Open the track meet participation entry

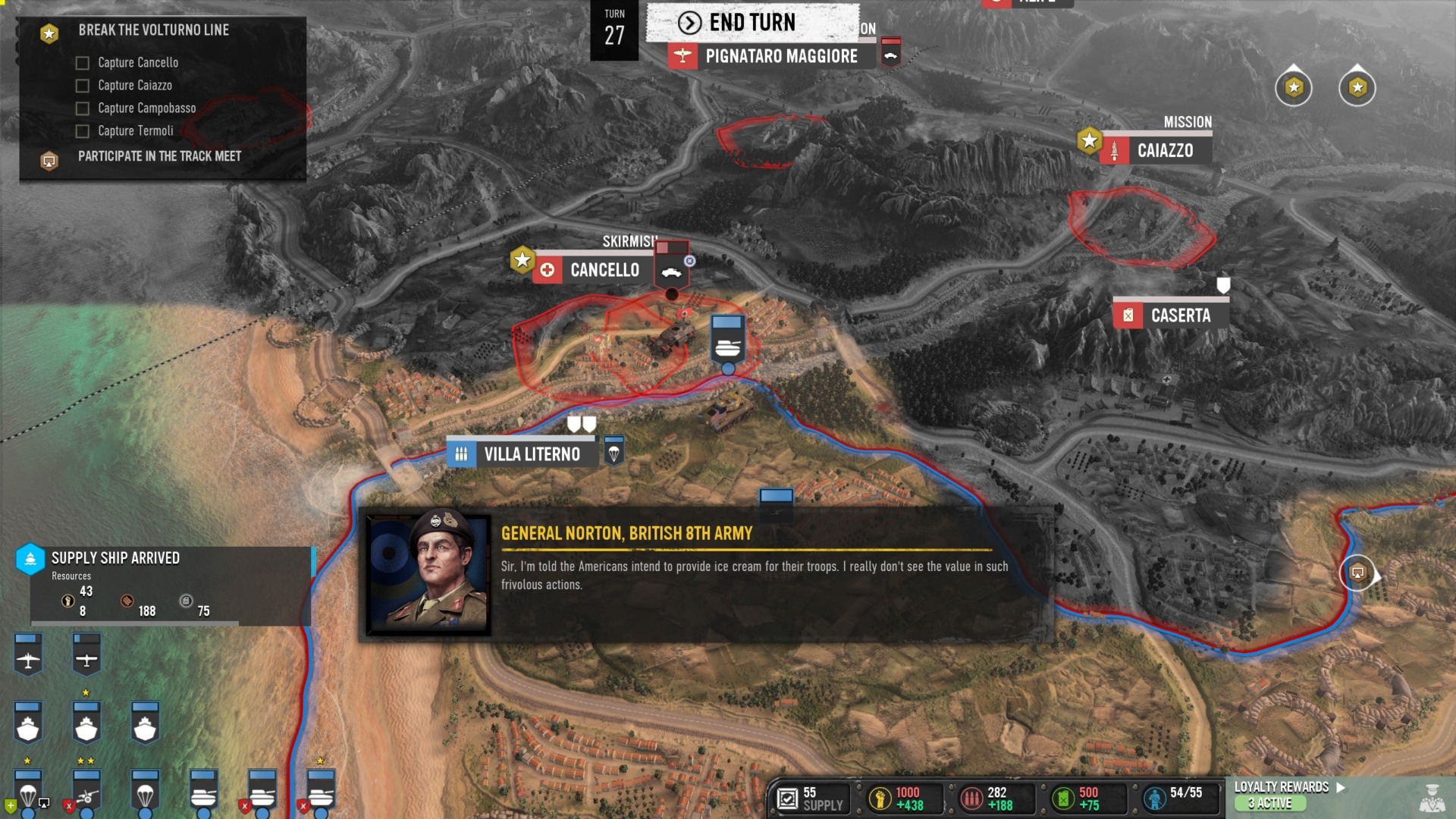(159, 157)
